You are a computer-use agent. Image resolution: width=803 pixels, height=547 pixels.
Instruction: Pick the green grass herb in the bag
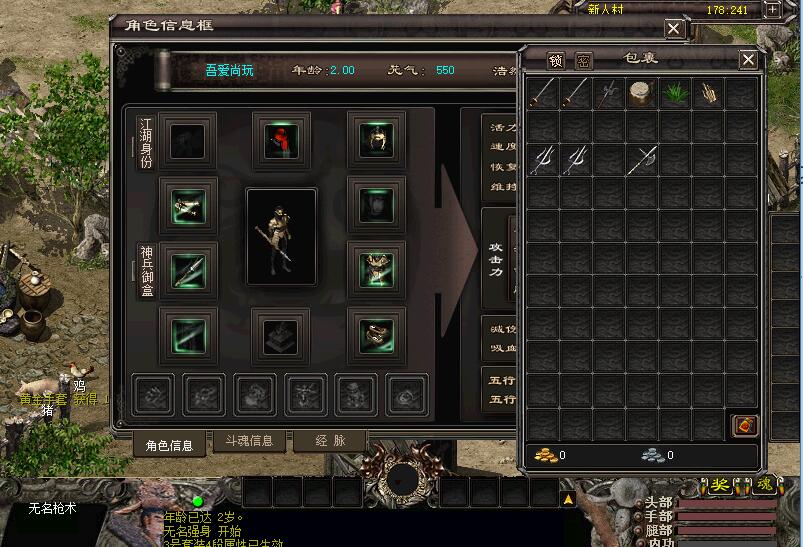[674, 94]
